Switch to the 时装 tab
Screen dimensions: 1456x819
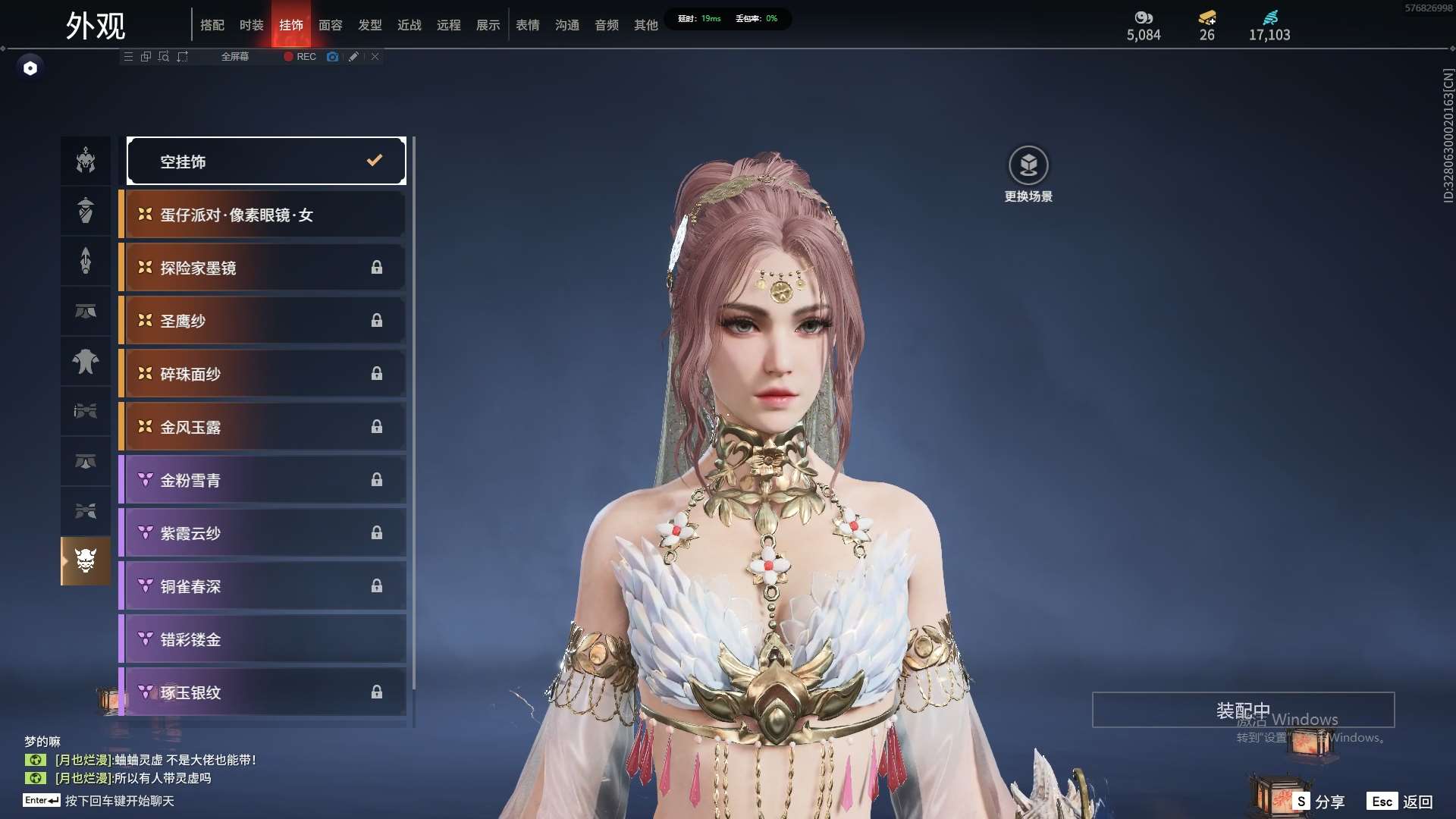pyautogui.click(x=251, y=25)
